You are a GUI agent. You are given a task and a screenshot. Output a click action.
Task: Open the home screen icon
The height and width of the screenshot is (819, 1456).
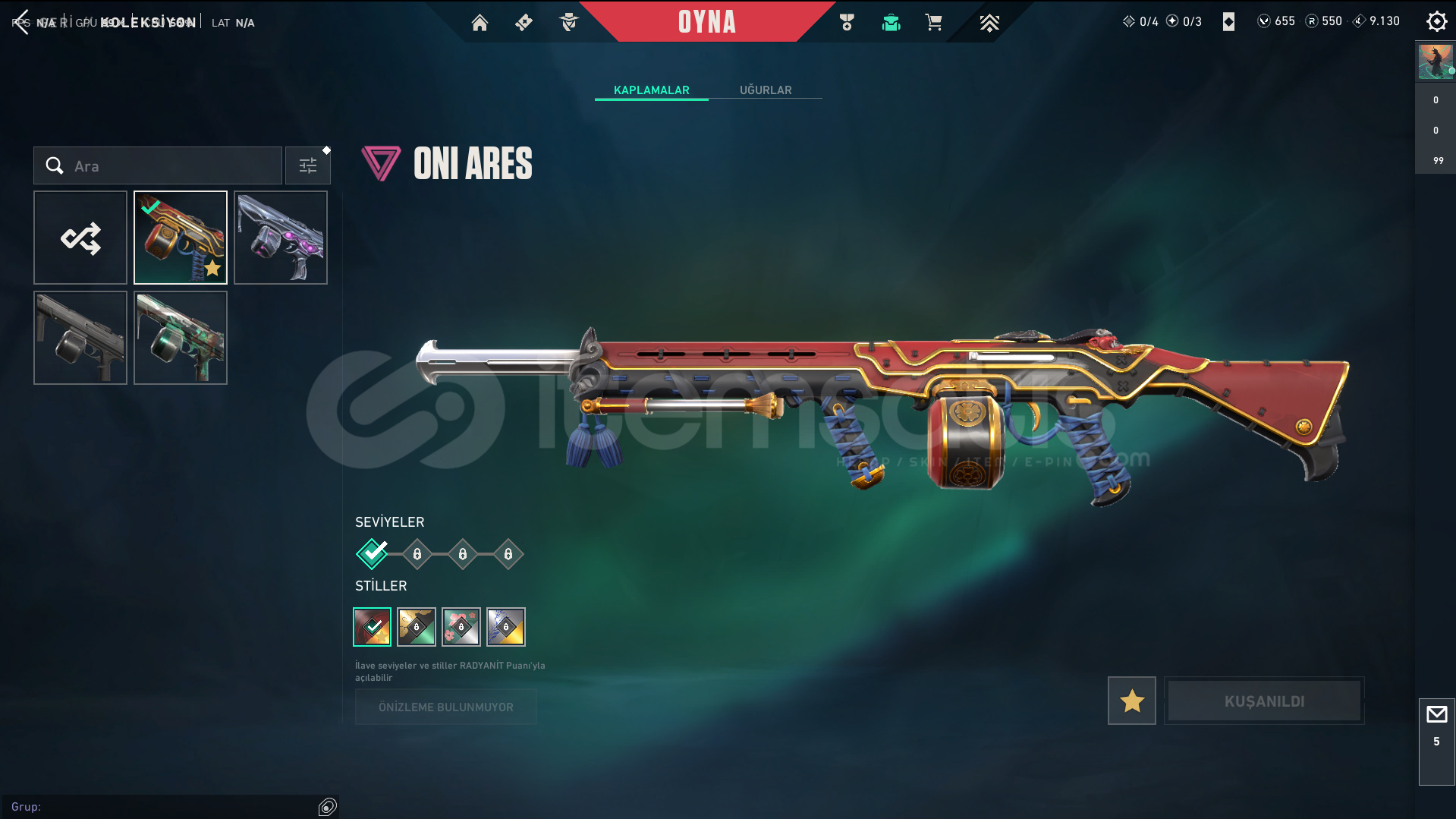click(480, 23)
